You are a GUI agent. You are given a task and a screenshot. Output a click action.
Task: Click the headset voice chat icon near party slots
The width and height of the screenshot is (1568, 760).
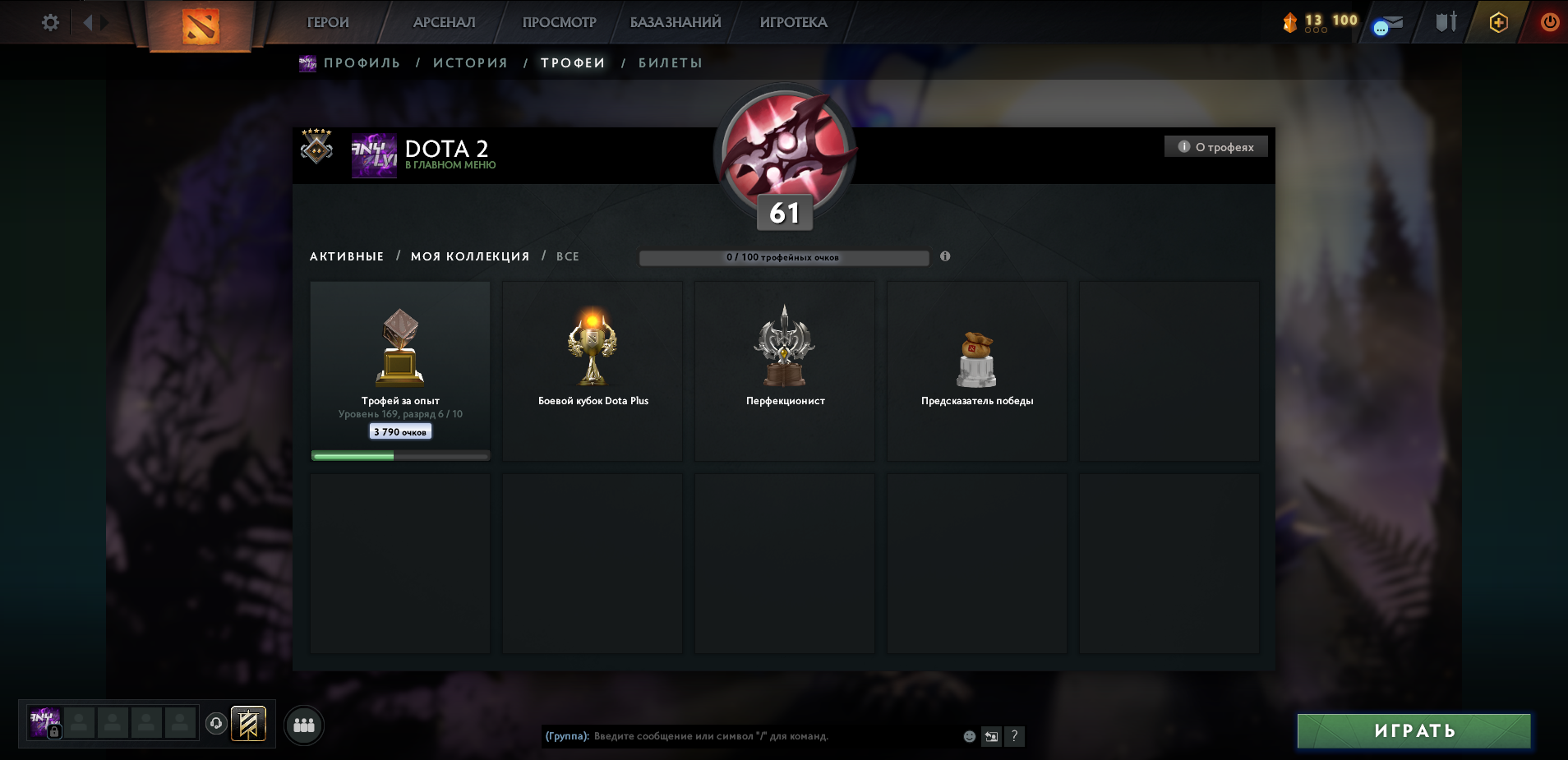click(215, 723)
